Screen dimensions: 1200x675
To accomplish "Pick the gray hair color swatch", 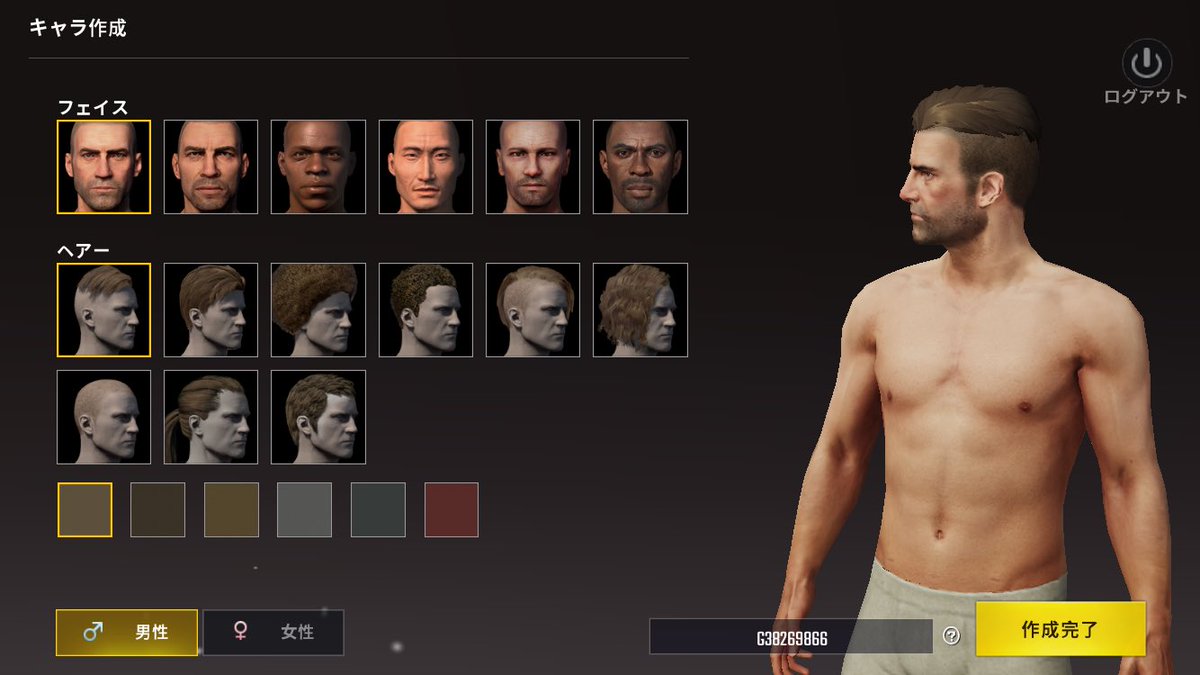I will coord(304,510).
